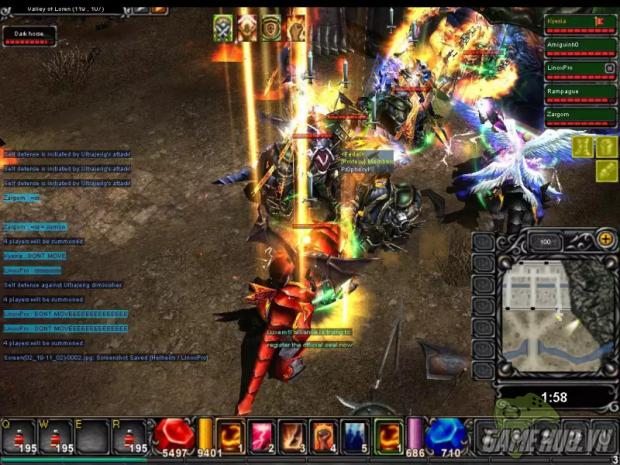This screenshot has height=465, width=620.
Task: Click the shield buff icon
Action: tap(270, 29)
